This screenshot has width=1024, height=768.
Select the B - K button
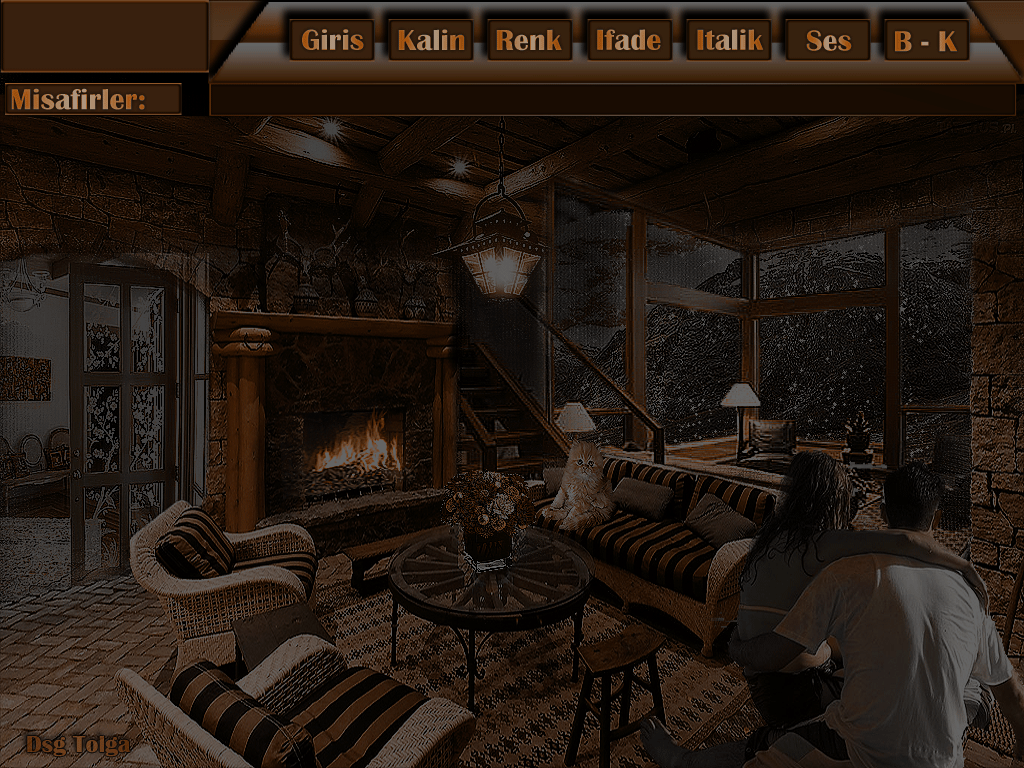(926, 41)
